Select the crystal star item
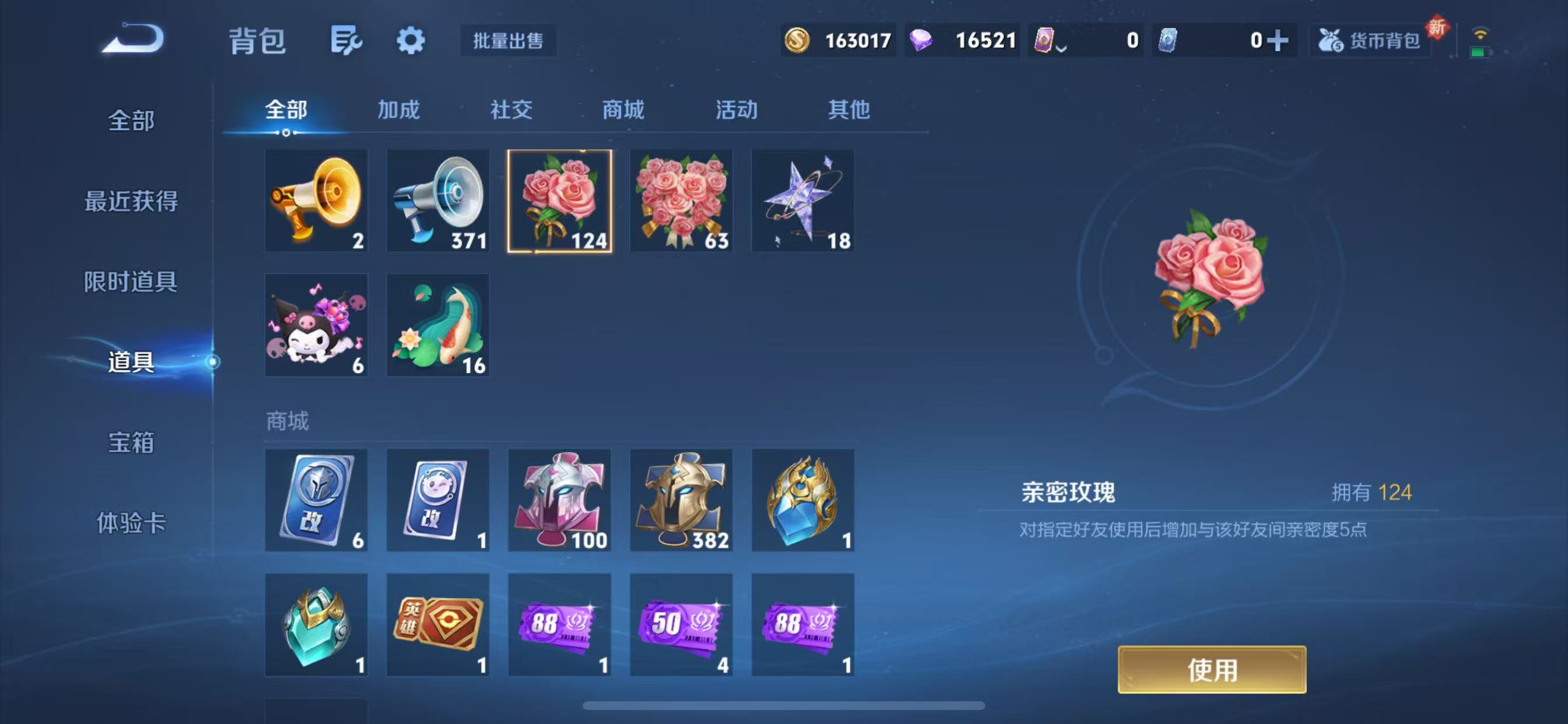The width and height of the screenshot is (1568, 724). point(803,201)
